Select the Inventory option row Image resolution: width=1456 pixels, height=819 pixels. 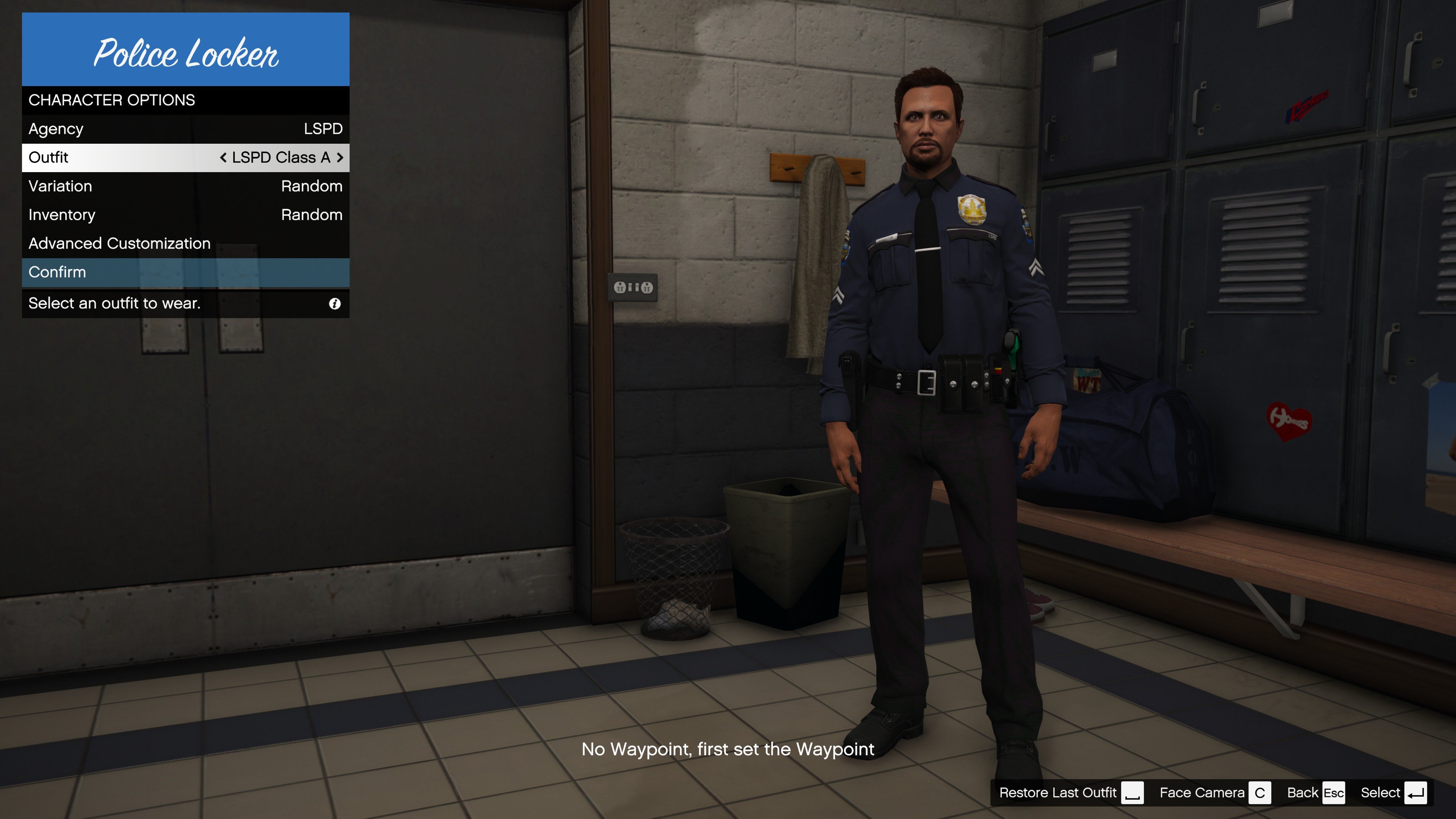coord(185,215)
